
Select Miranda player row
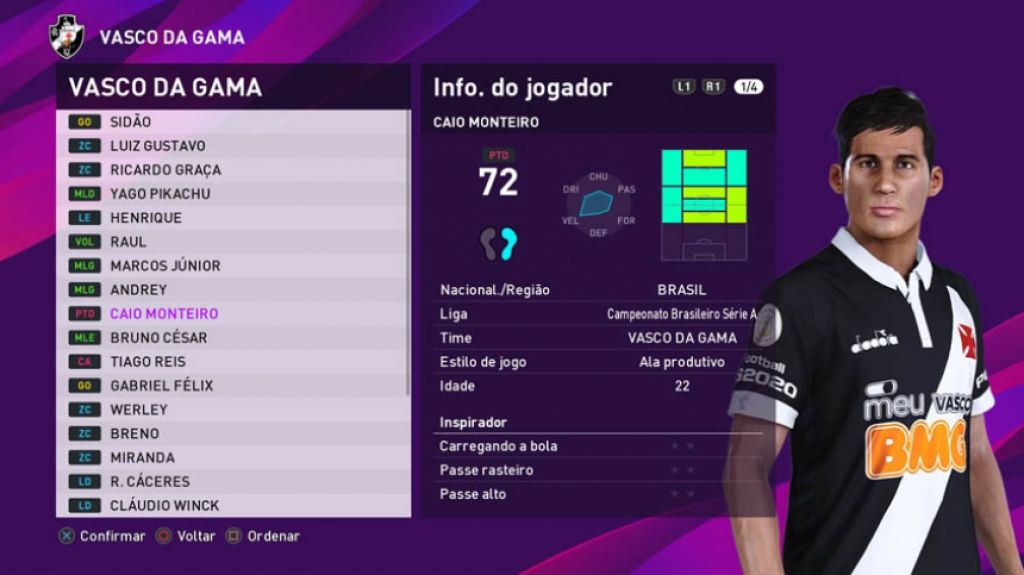[232, 458]
